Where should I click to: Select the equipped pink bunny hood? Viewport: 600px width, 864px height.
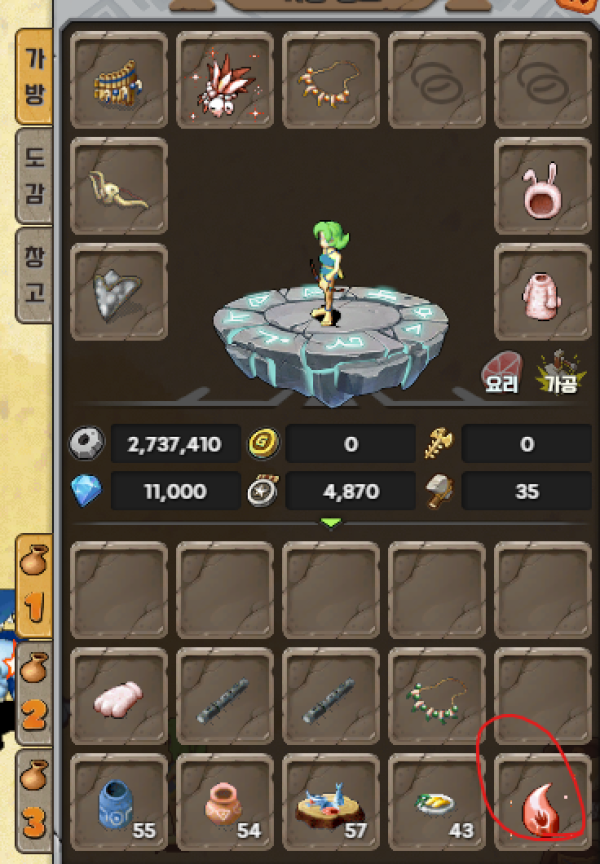pyautogui.click(x=543, y=187)
